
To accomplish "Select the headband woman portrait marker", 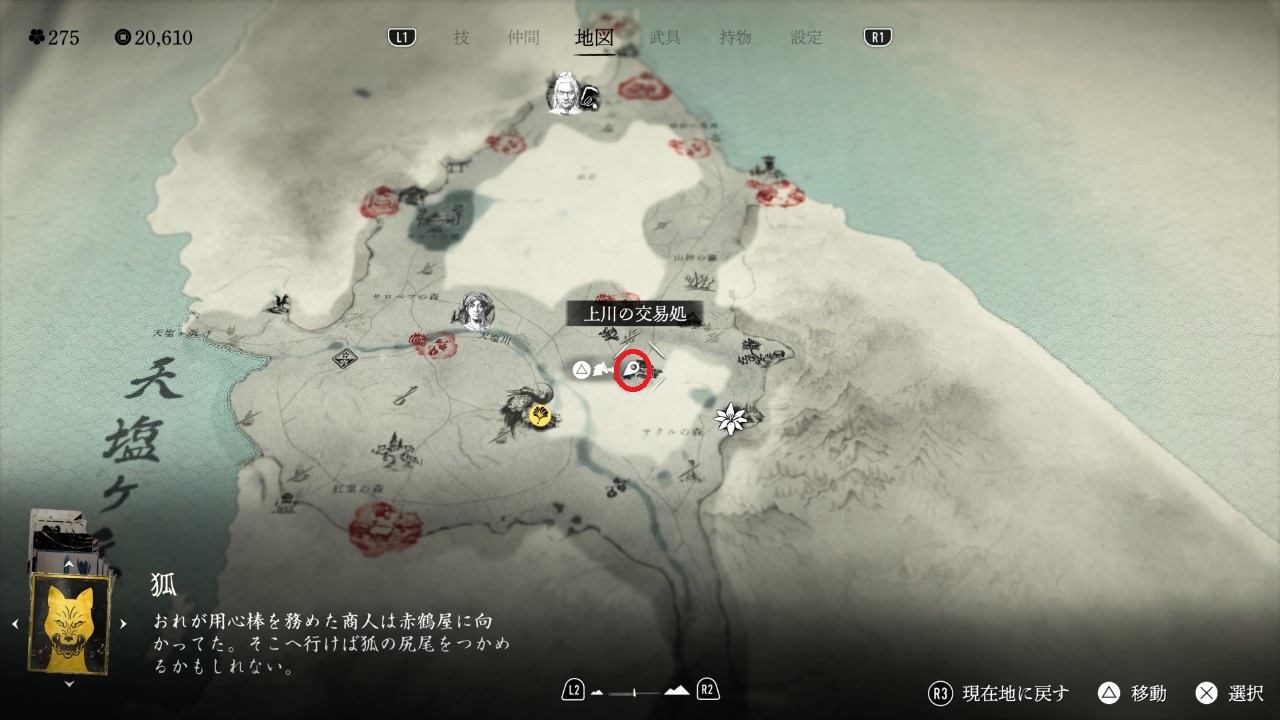I will (477, 312).
